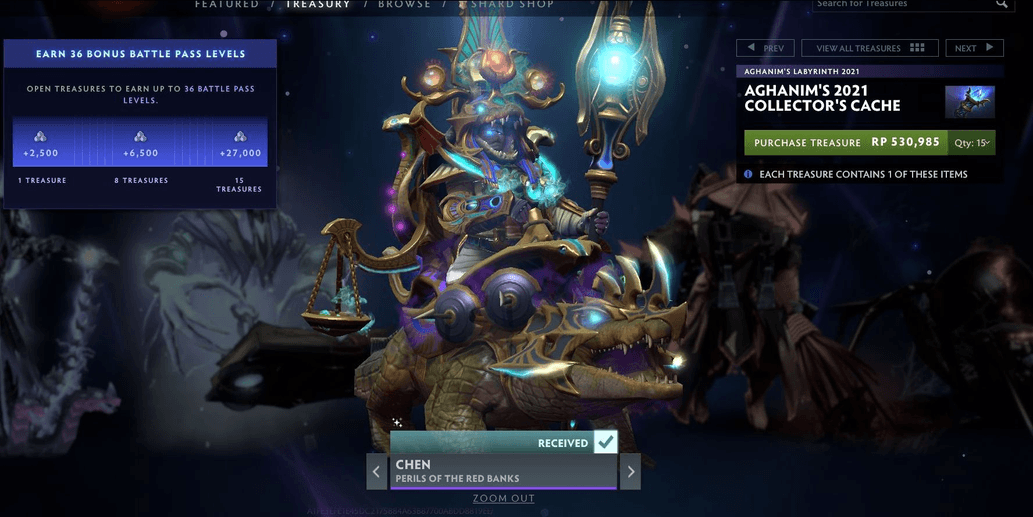Viewport: 1033px width, 517px height.
Task: Go to the previous treasure
Action: [x=765, y=48]
